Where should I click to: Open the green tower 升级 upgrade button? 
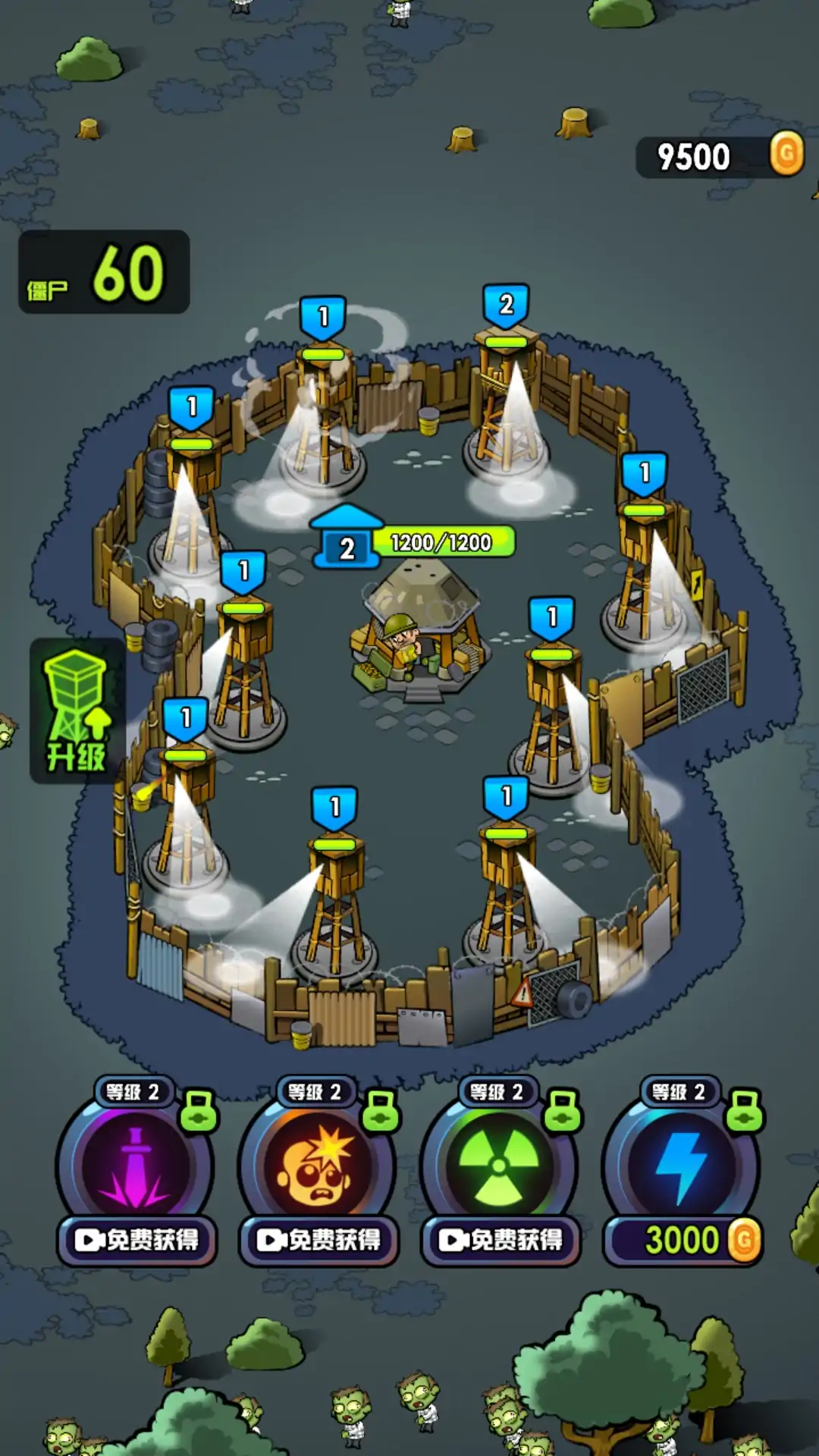click(x=77, y=710)
